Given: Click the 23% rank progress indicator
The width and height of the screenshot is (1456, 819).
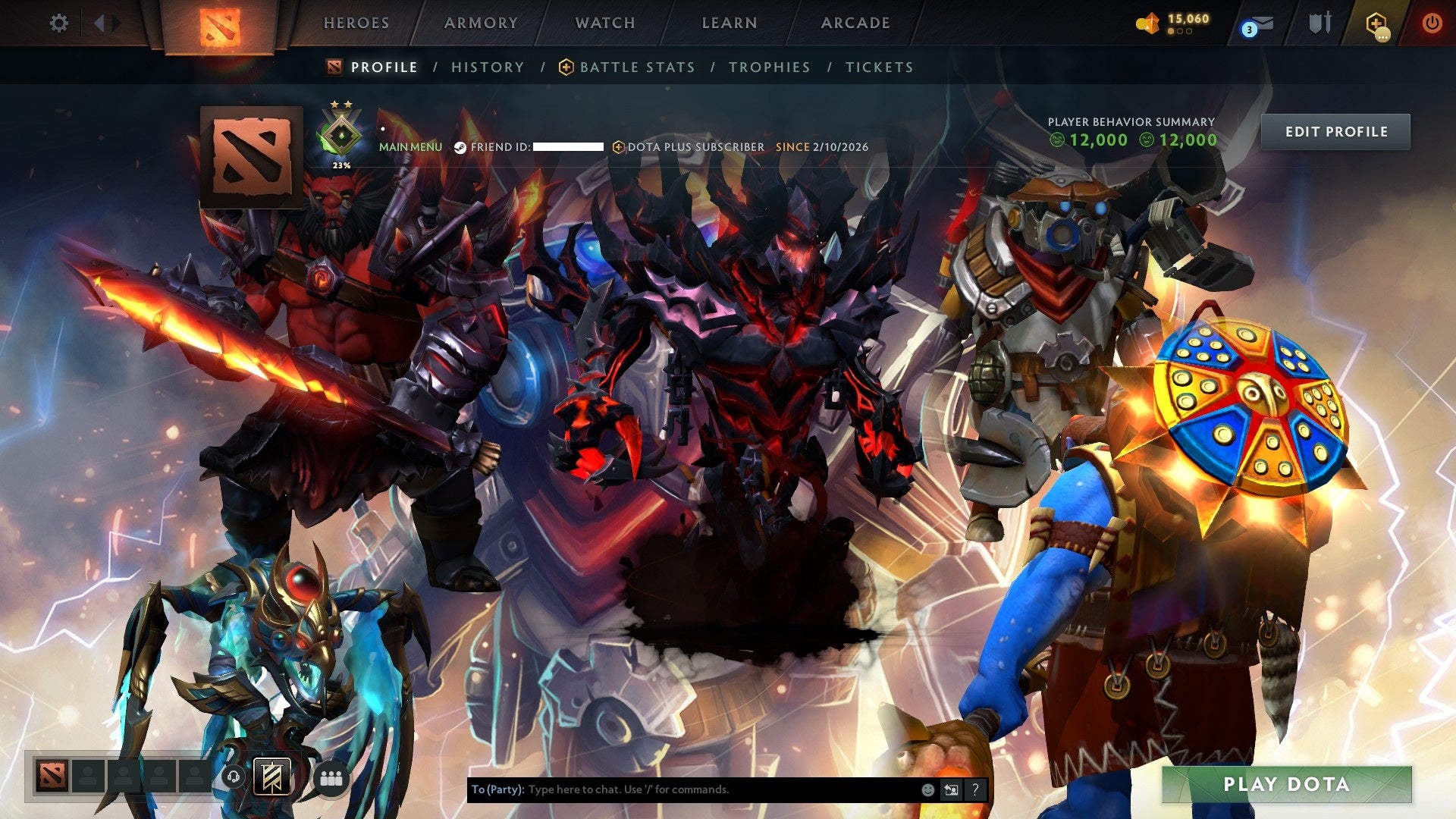Looking at the screenshot, I should click(x=340, y=162).
